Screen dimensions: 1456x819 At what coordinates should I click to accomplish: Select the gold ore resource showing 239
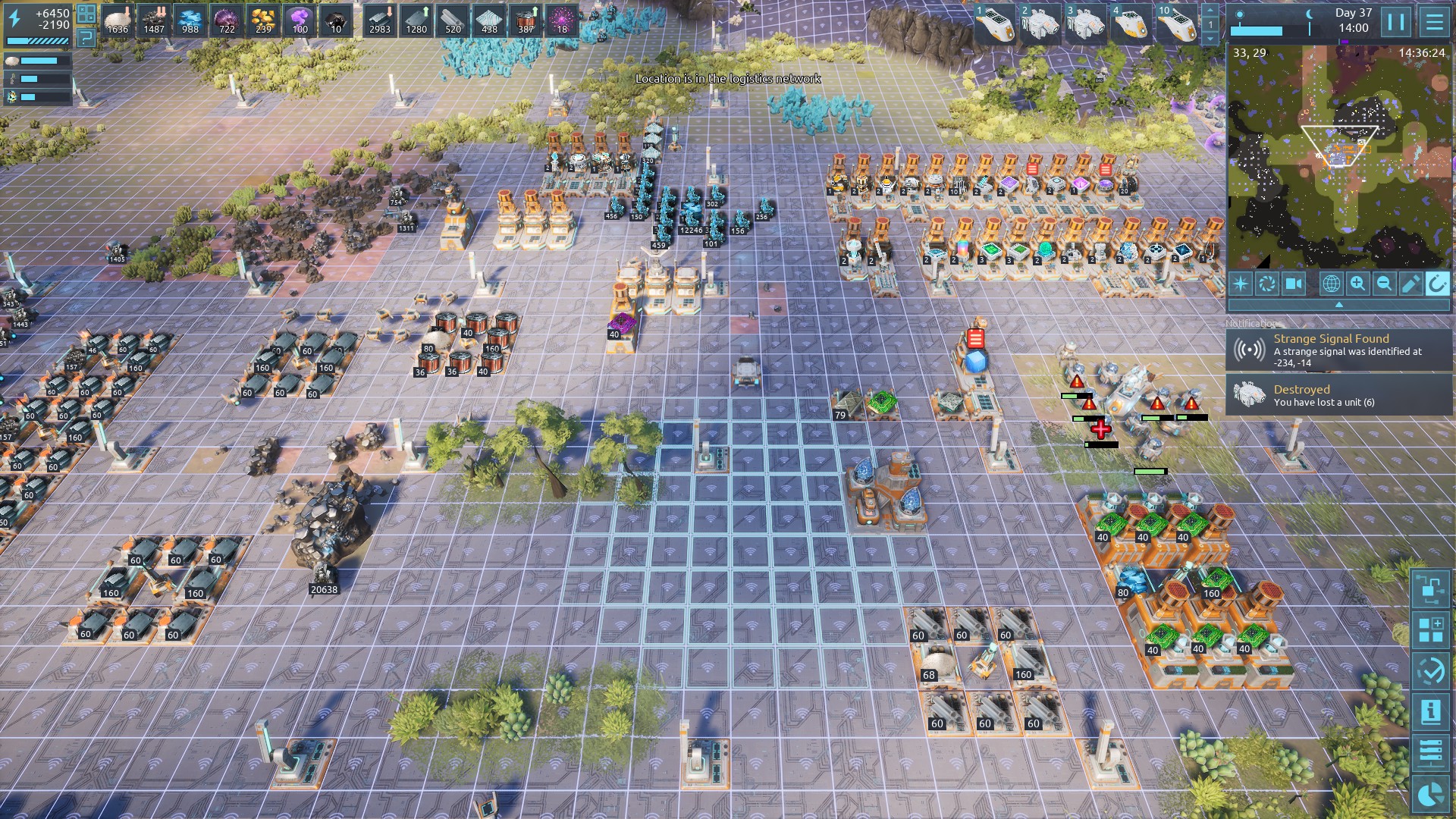(263, 21)
